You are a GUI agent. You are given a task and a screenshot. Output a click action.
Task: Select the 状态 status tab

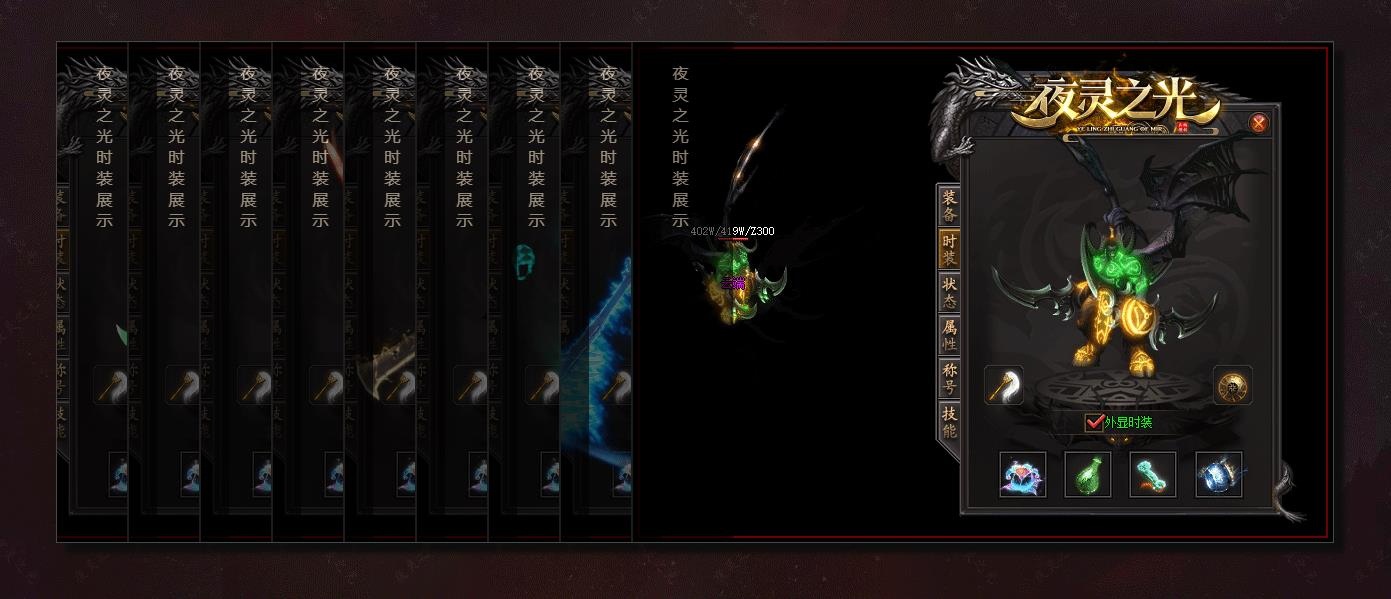tap(949, 293)
